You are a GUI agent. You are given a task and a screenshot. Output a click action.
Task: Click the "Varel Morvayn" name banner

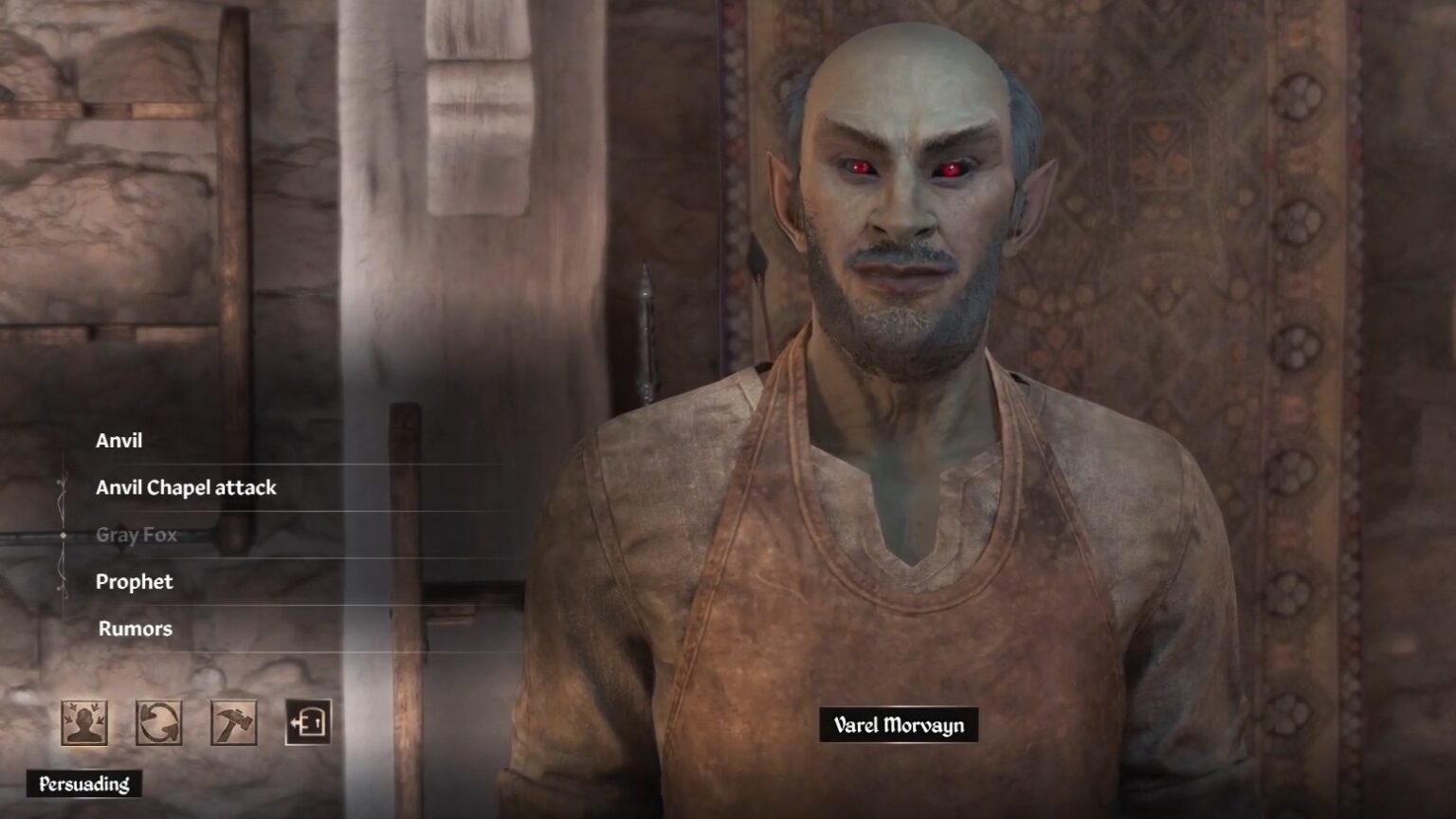pos(899,725)
